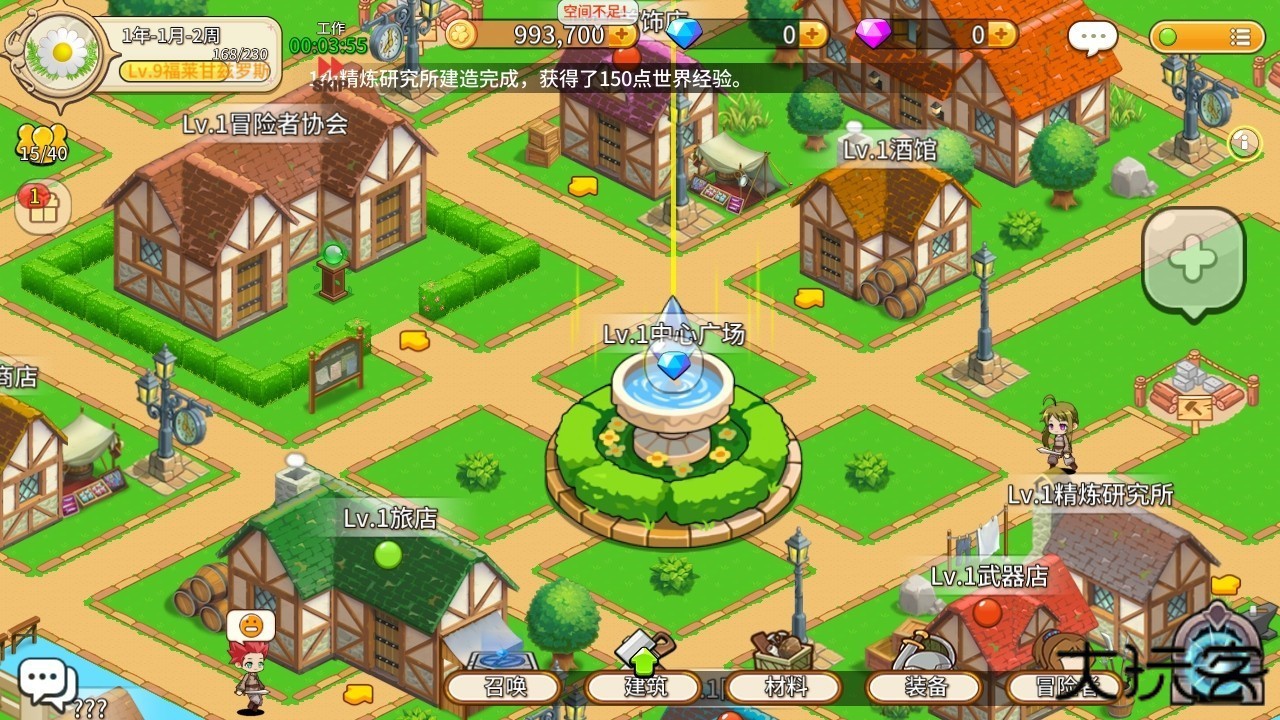Screen dimensions: 1280x720
Task: Open the 装备 equipment menu
Action: [x=925, y=687]
